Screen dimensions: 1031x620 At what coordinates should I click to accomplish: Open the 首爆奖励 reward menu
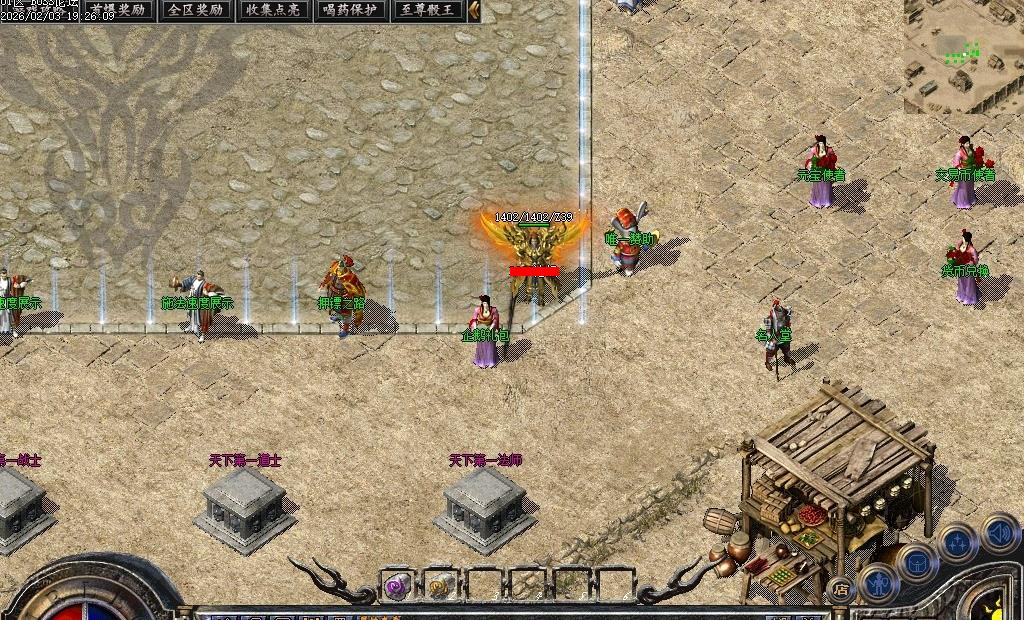[x=117, y=11]
